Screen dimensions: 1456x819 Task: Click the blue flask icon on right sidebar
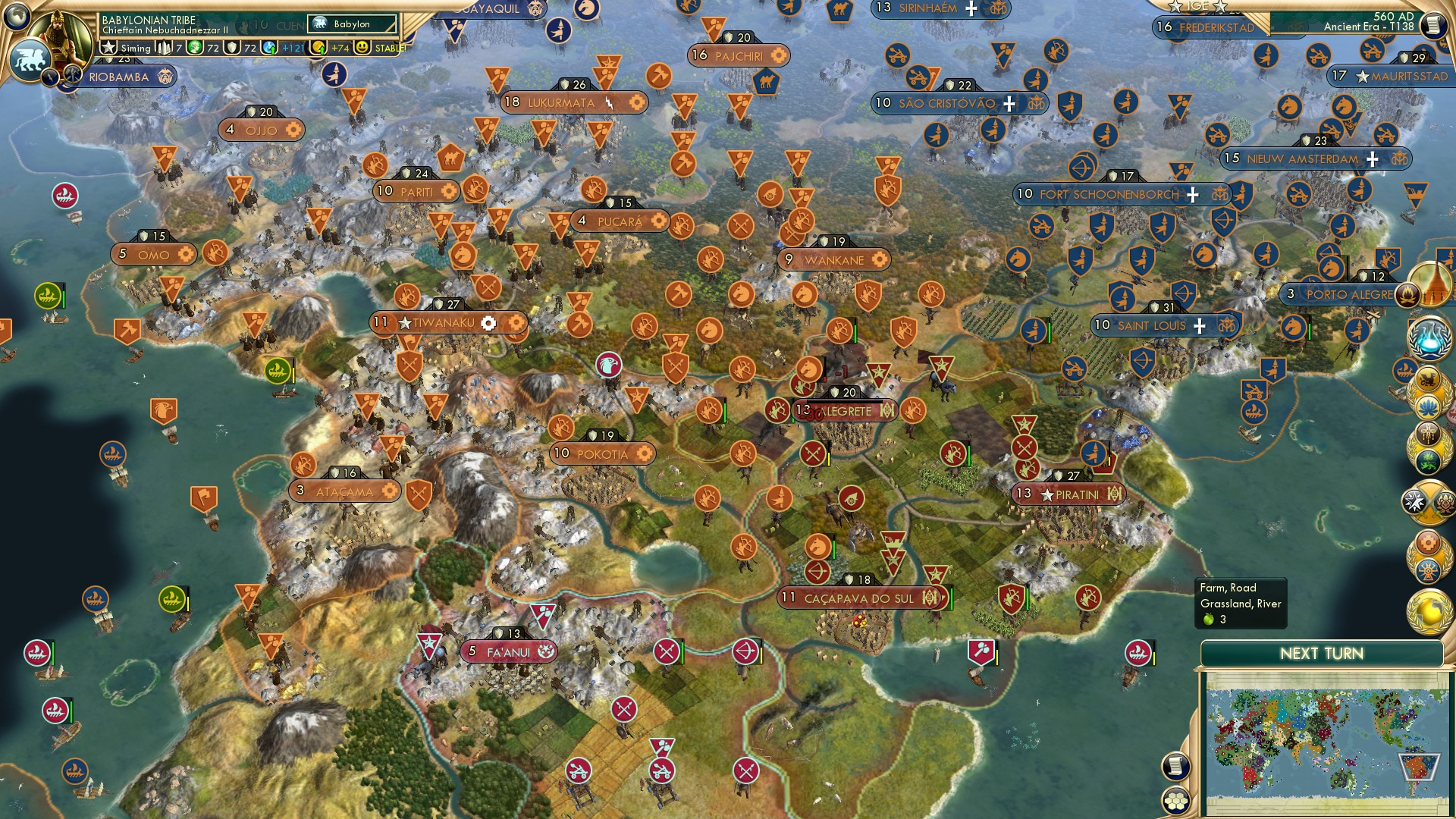pyautogui.click(x=1429, y=340)
